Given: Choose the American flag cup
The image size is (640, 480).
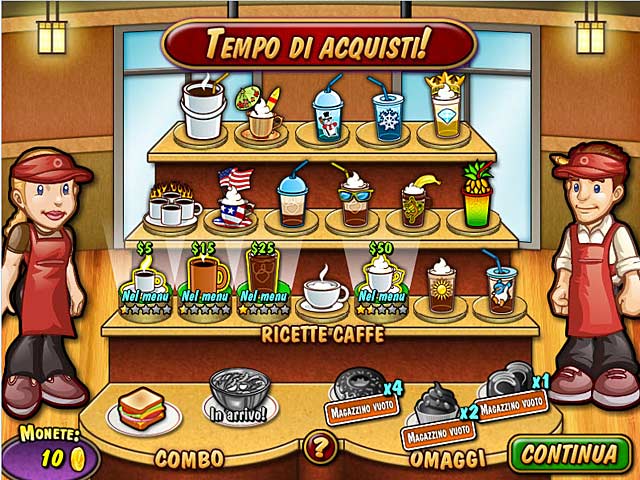Looking at the screenshot, I should click(x=233, y=200).
